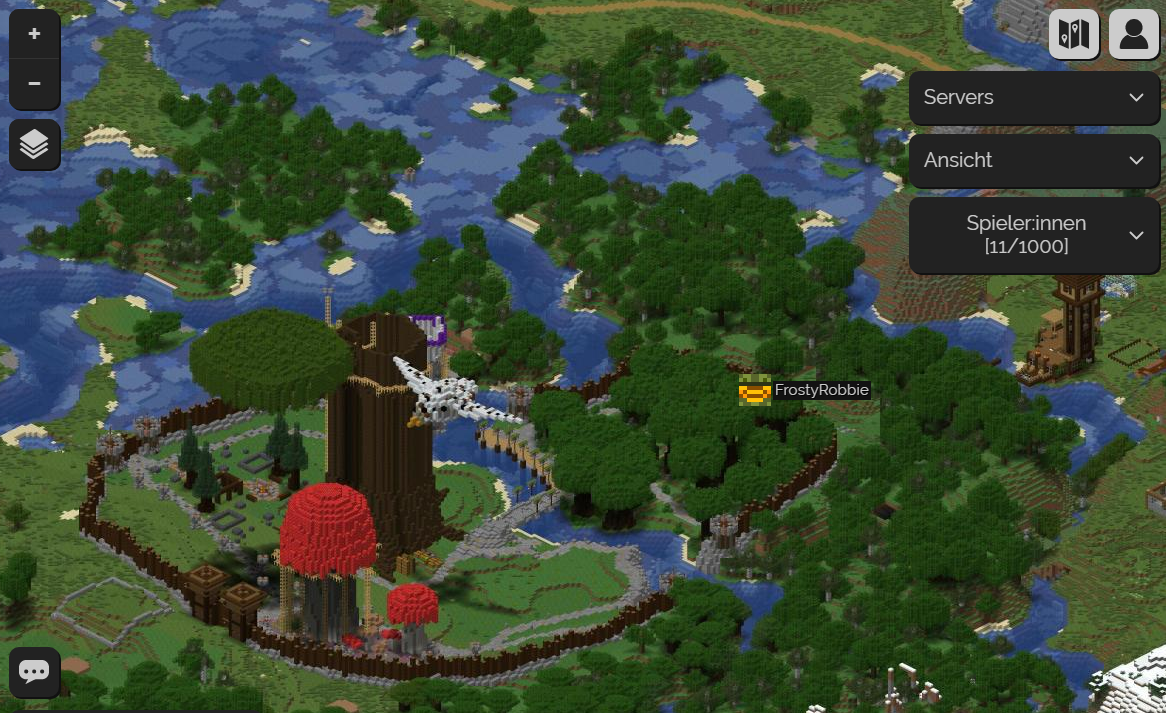
Task: Expand the Ansicht dropdown
Action: [1034, 160]
